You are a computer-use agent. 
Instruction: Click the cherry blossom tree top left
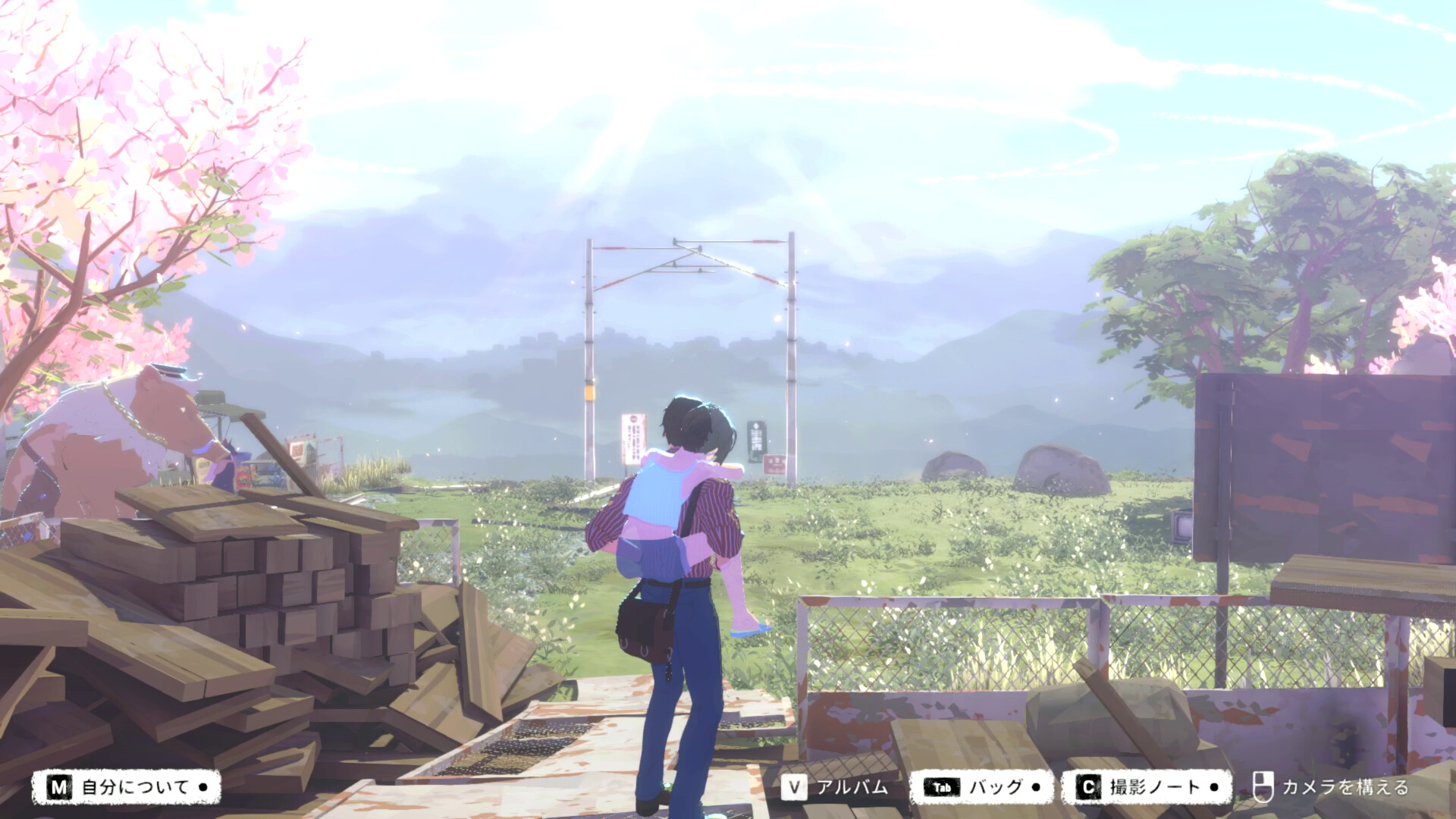click(114, 114)
